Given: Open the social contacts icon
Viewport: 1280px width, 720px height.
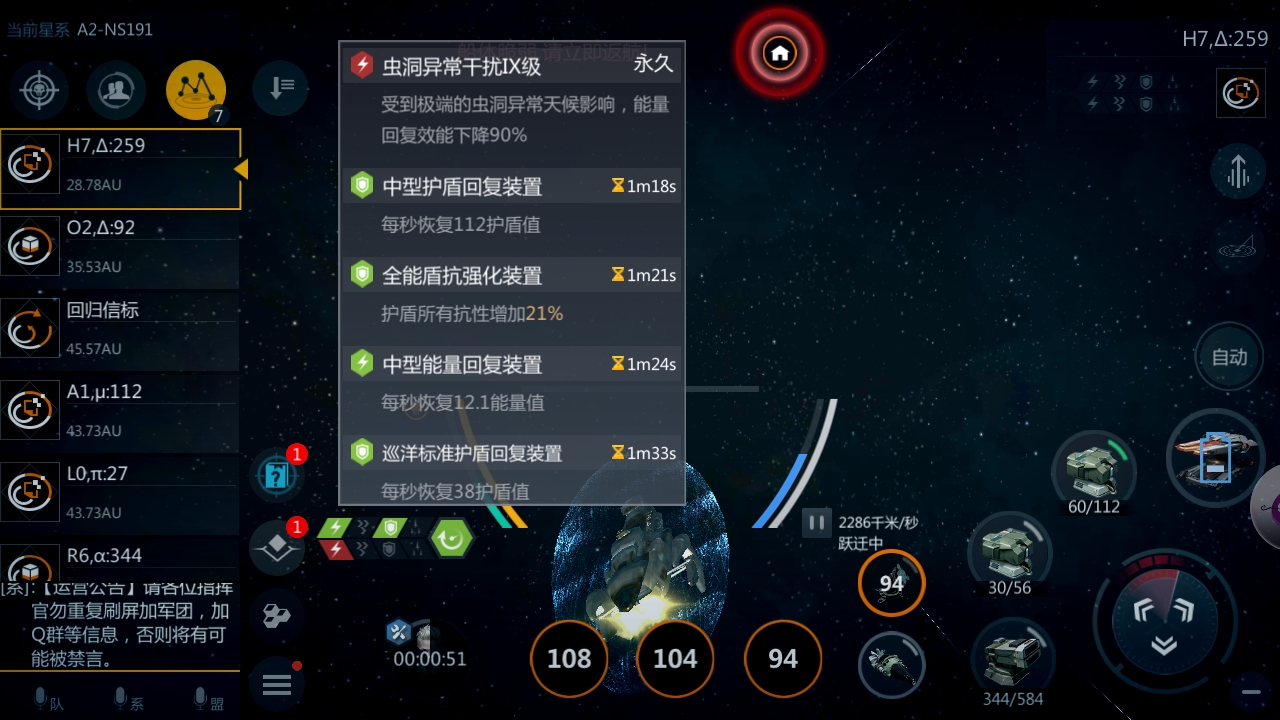Looking at the screenshot, I should (x=115, y=89).
